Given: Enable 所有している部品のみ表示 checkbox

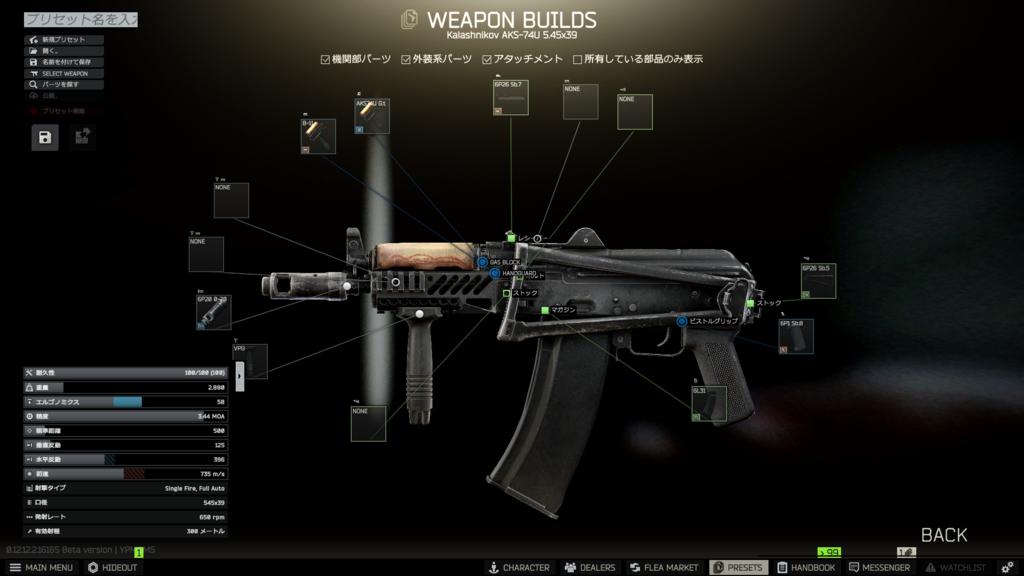Looking at the screenshot, I should (577, 60).
